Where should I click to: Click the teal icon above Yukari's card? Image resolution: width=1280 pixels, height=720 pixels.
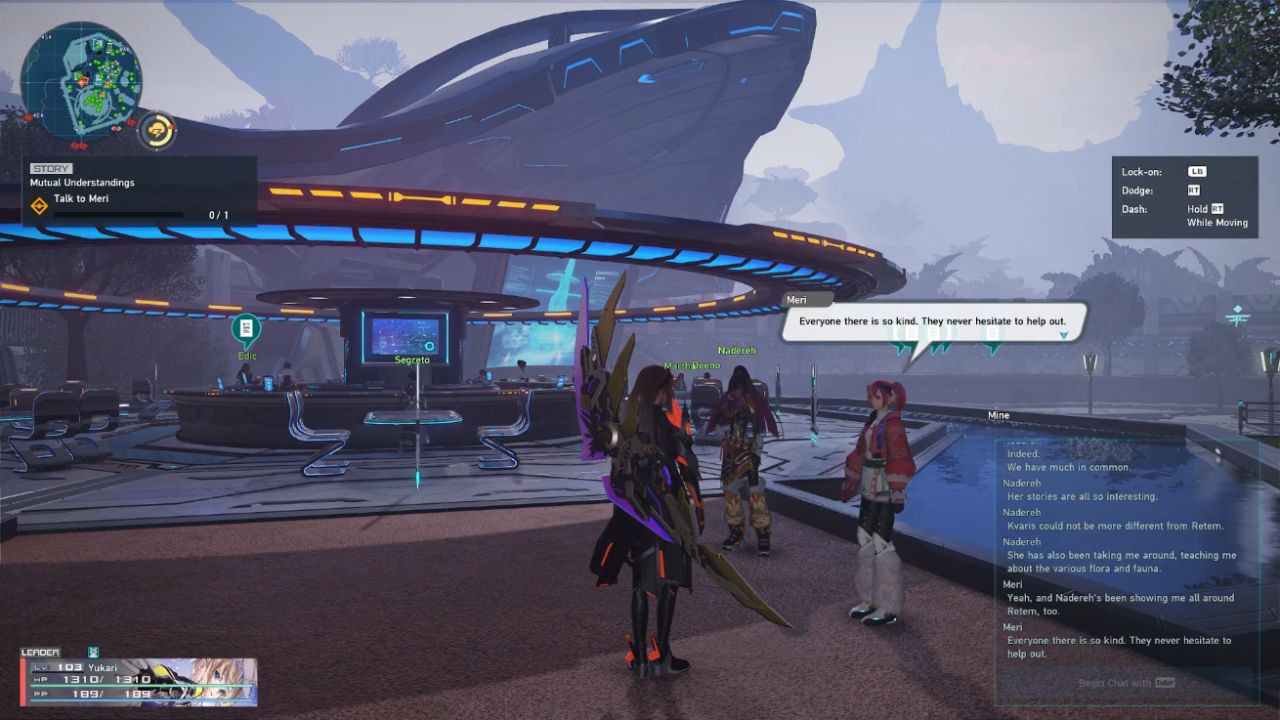tap(93, 652)
